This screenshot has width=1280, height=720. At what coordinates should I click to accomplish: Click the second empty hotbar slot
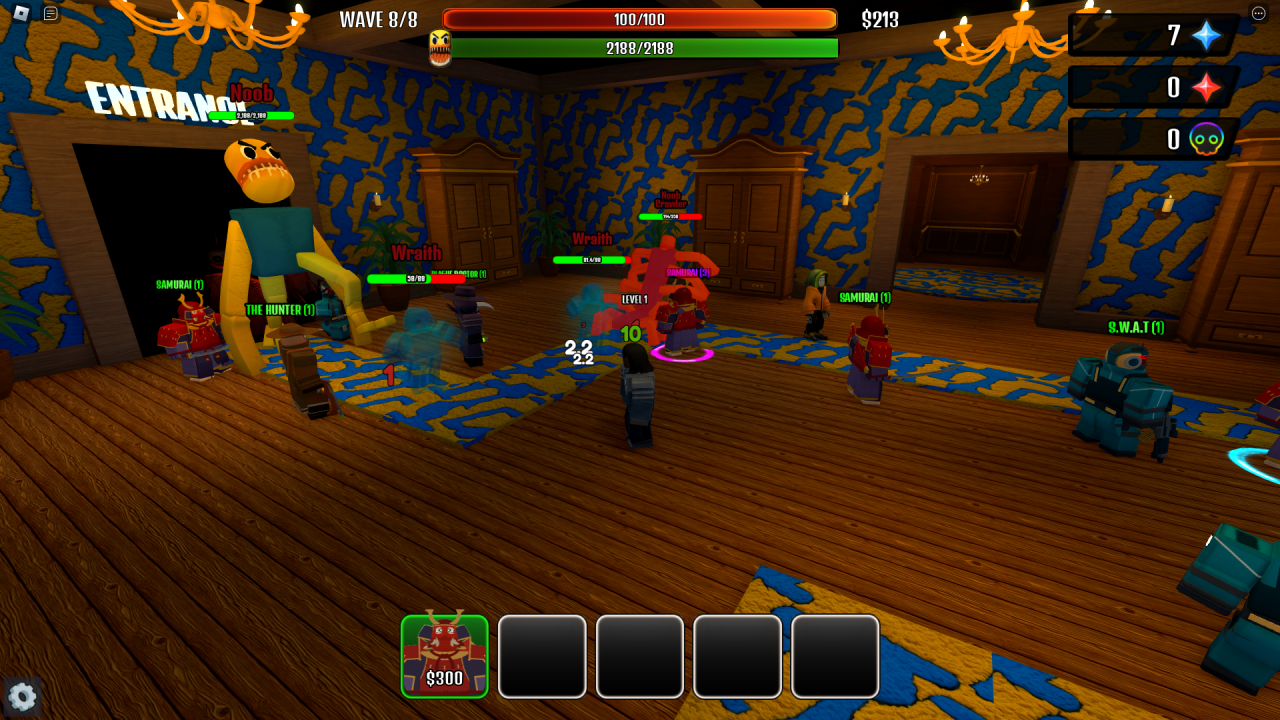pyautogui.click(x=542, y=656)
